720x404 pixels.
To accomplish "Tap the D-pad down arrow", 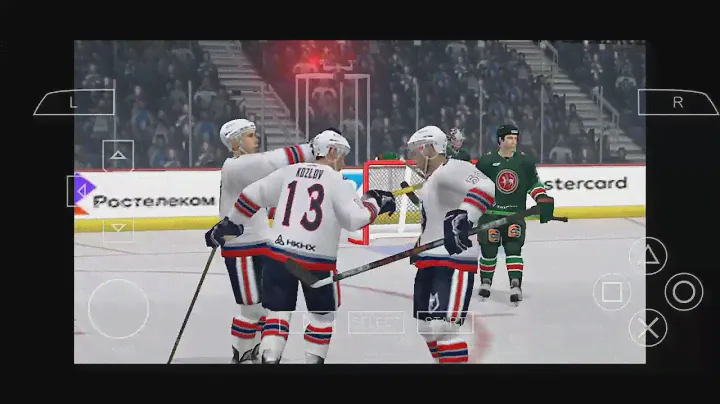I will click(118, 227).
